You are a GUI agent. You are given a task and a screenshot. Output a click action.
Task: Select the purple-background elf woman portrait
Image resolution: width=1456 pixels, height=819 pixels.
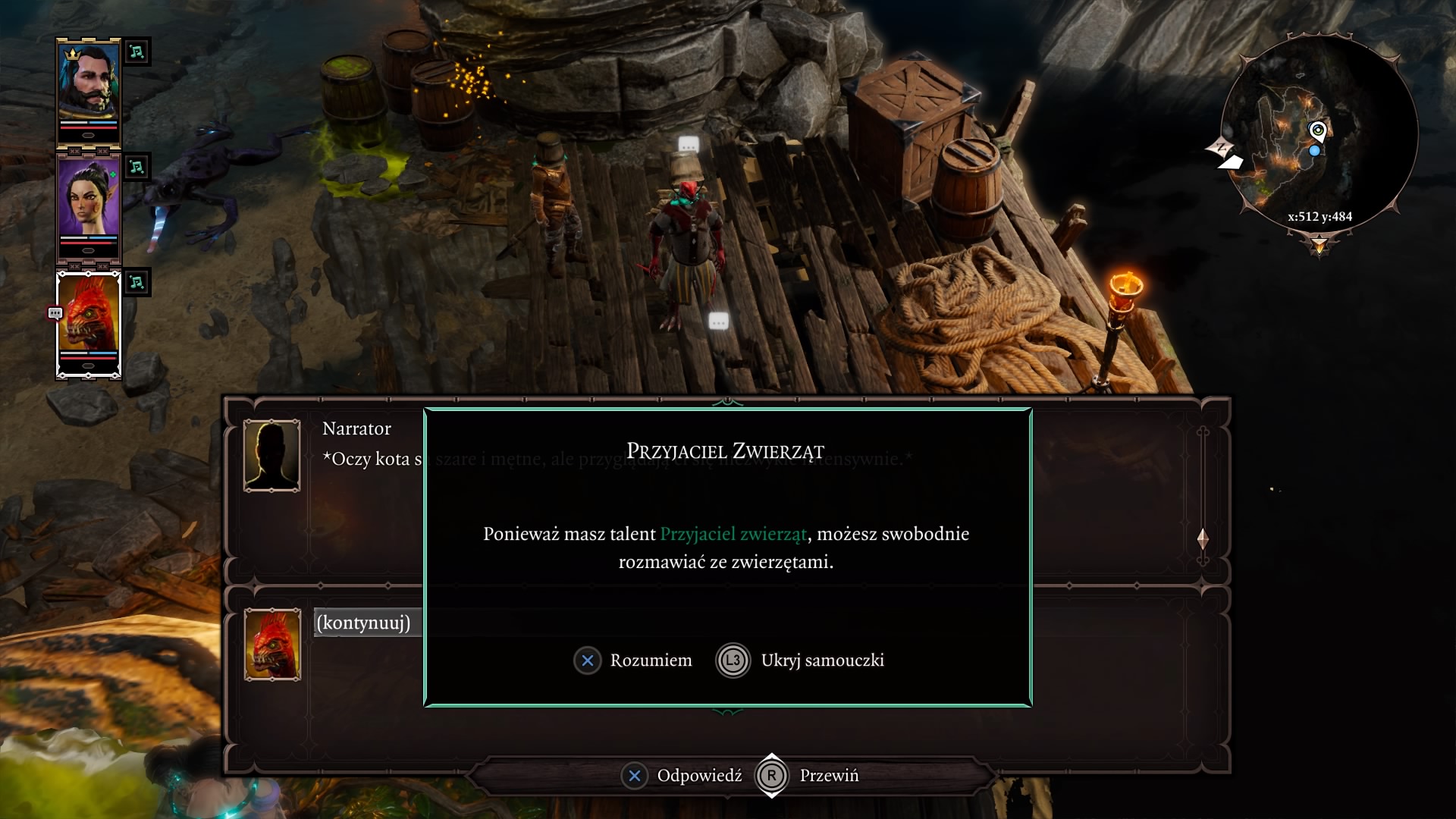tap(89, 205)
